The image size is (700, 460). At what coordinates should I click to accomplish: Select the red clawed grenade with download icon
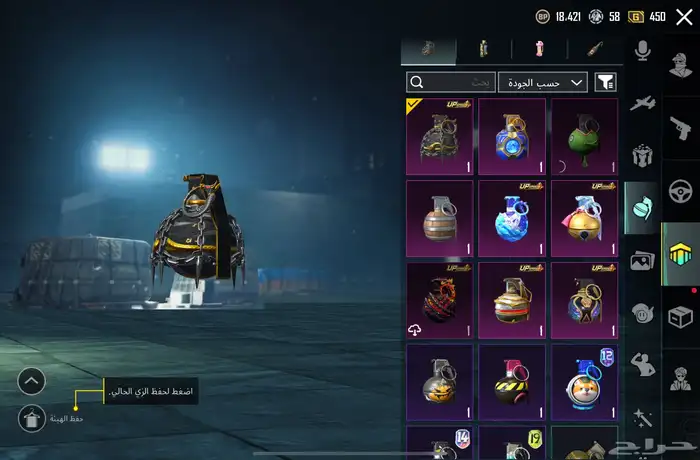coord(439,300)
